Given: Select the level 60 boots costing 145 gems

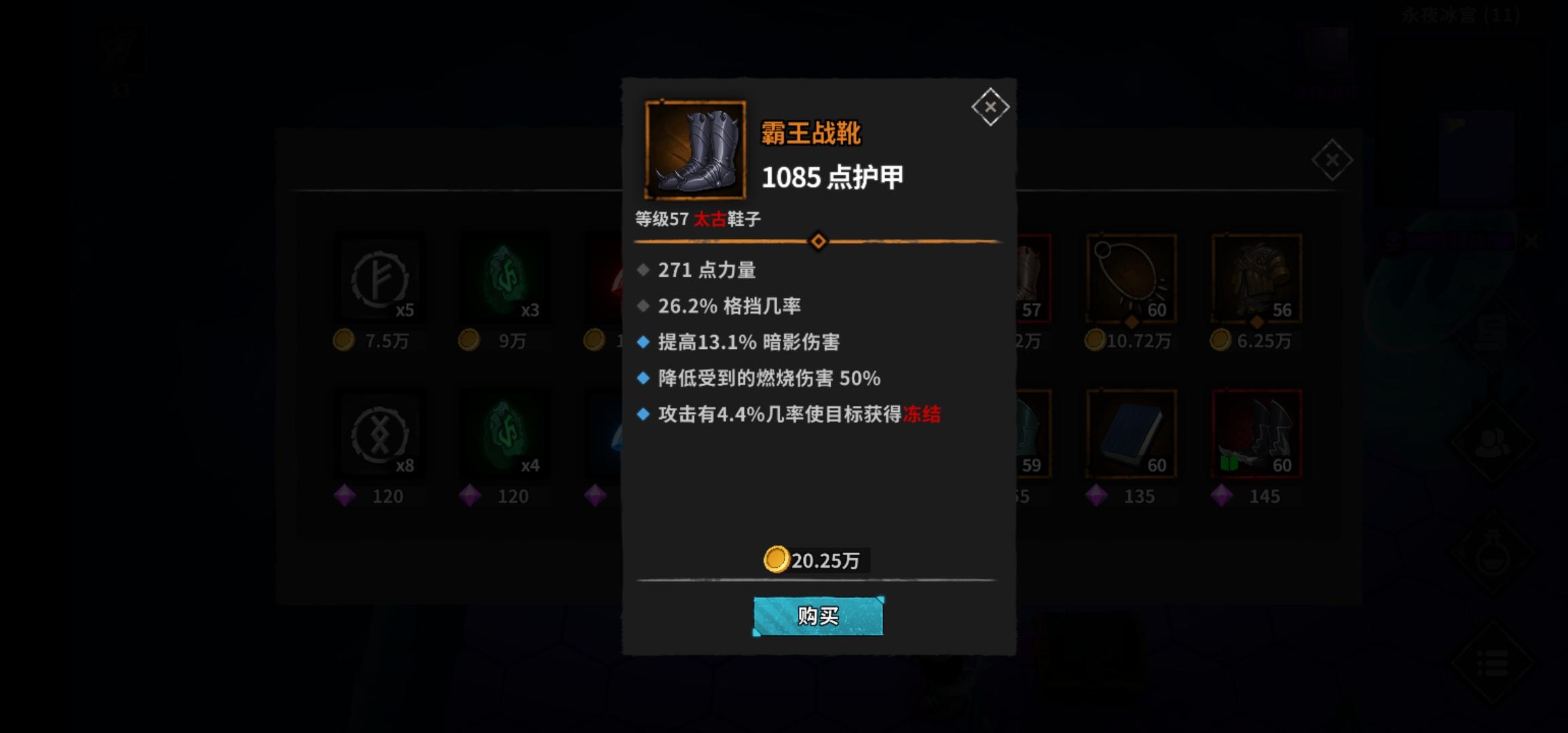Looking at the screenshot, I should [1256, 434].
